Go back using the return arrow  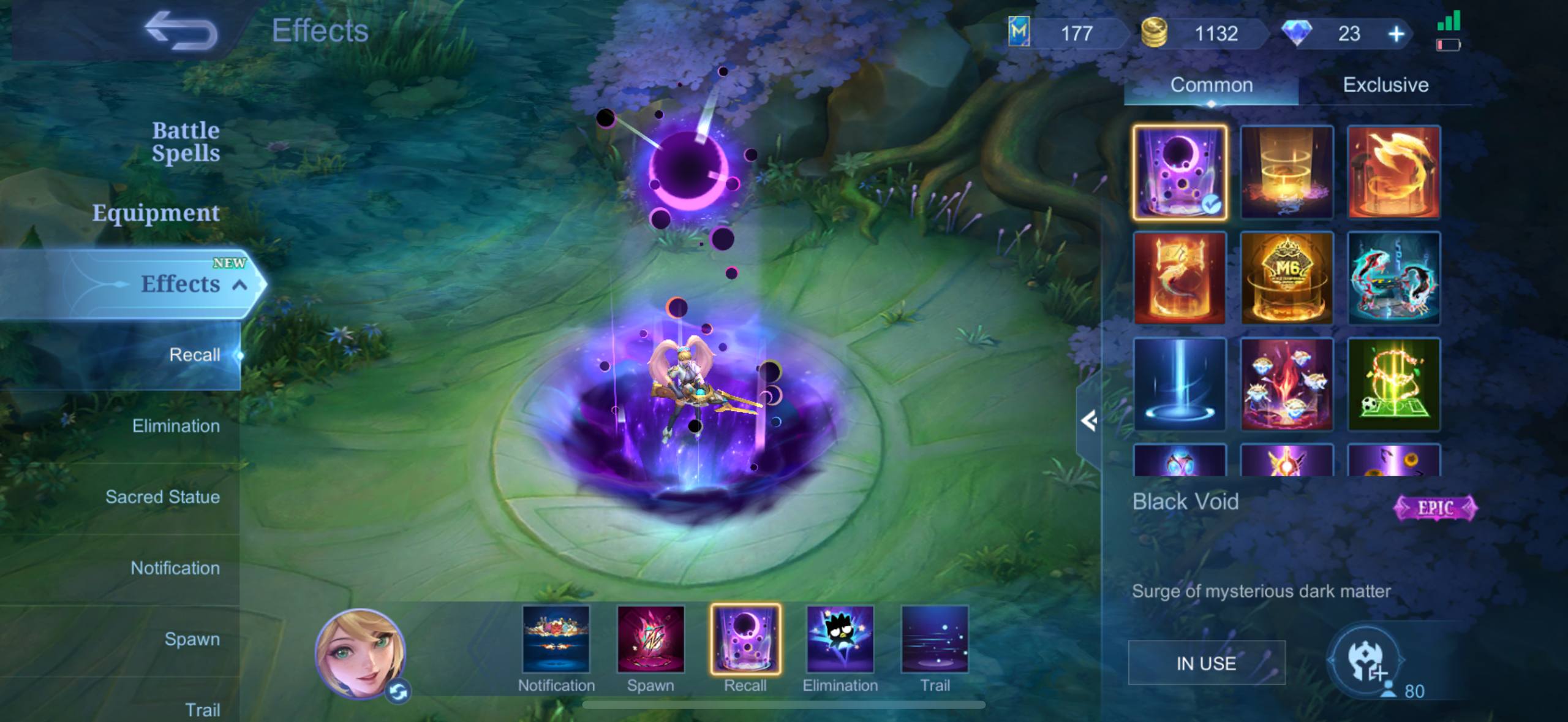click(181, 32)
